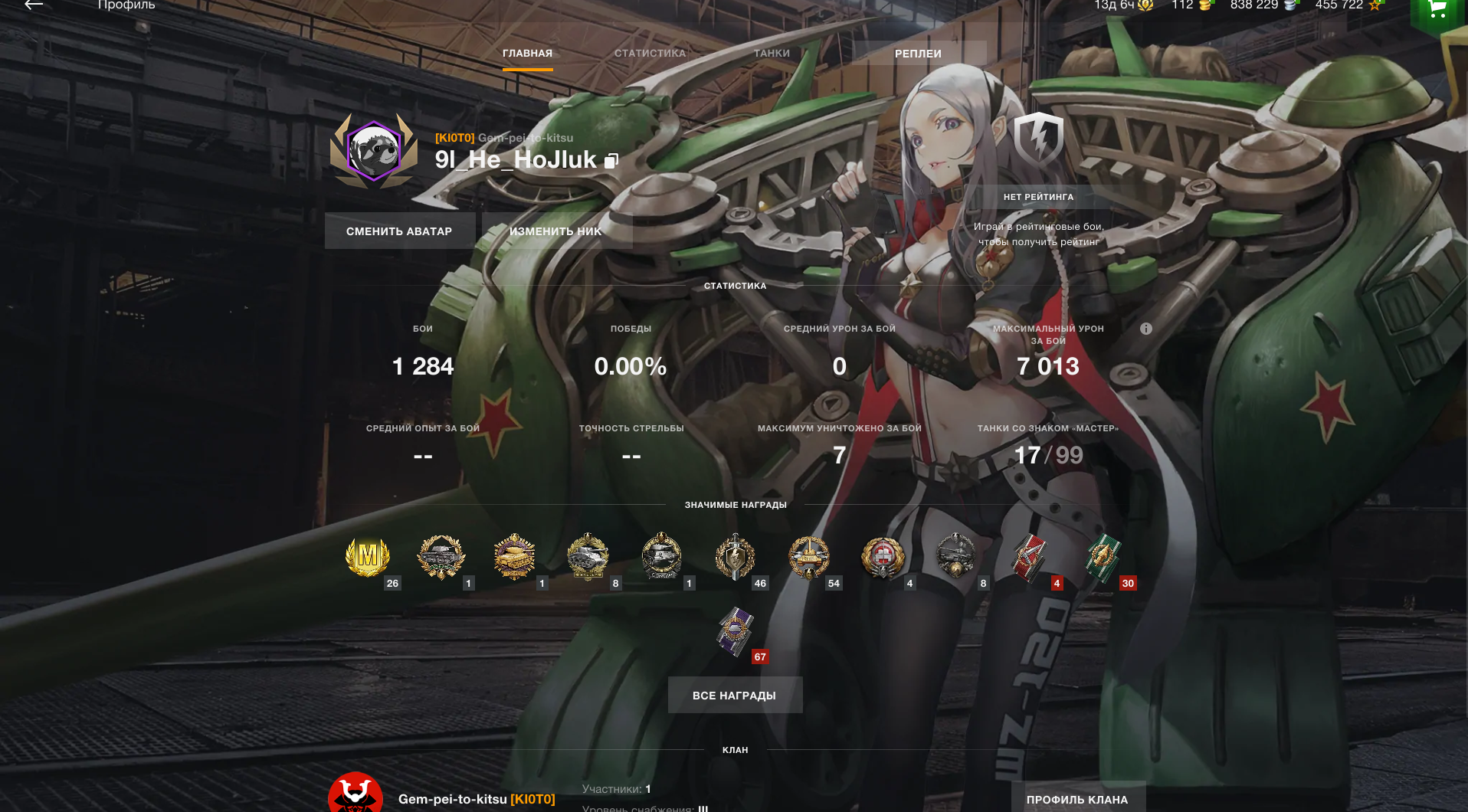Inspect the purple ribbon award with 67
The width and height of the screenshot is (1468, 812).
[x=736, y=631]
